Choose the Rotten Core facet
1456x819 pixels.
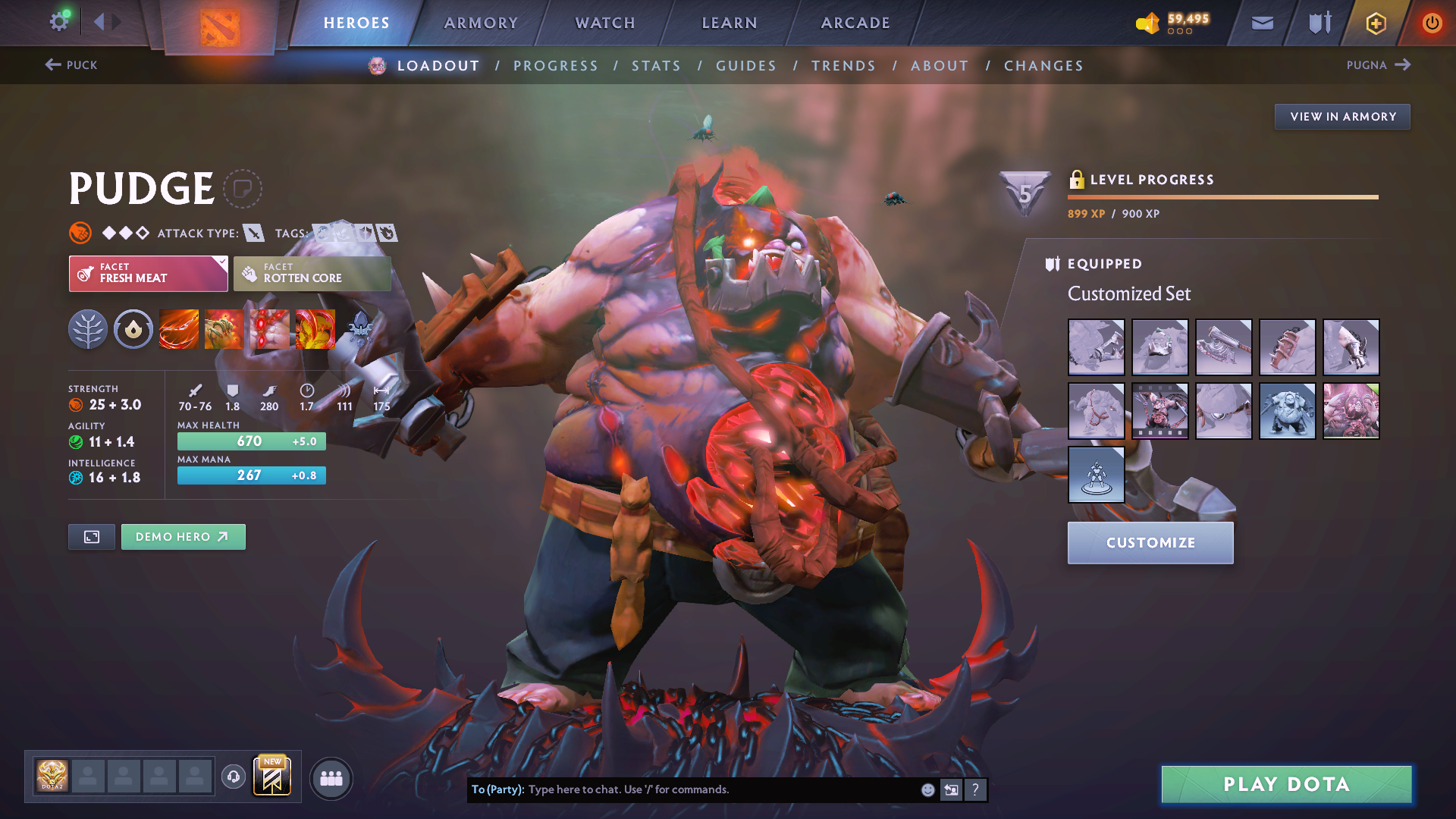(312, 273)
